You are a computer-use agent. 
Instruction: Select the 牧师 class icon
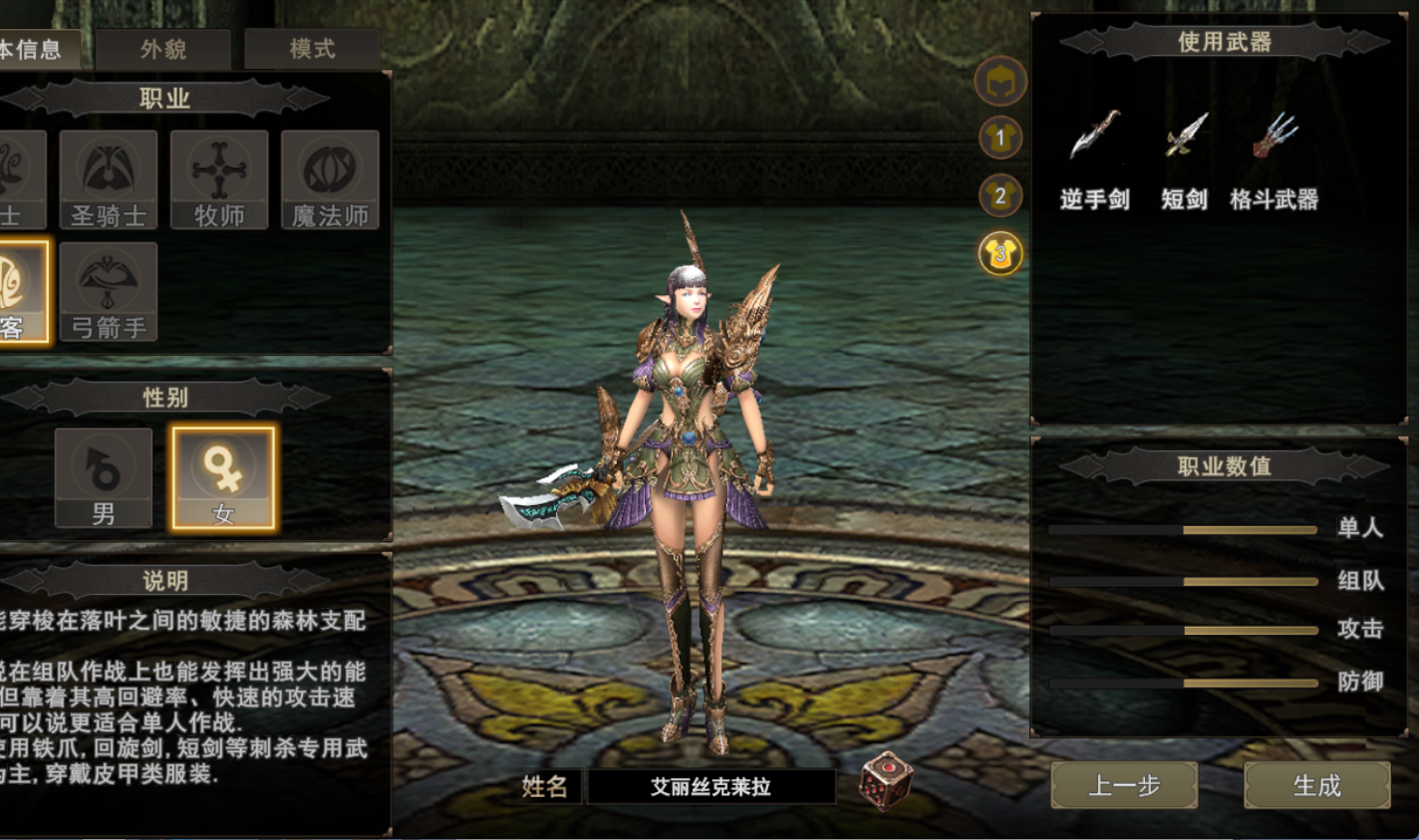point(219,179)
